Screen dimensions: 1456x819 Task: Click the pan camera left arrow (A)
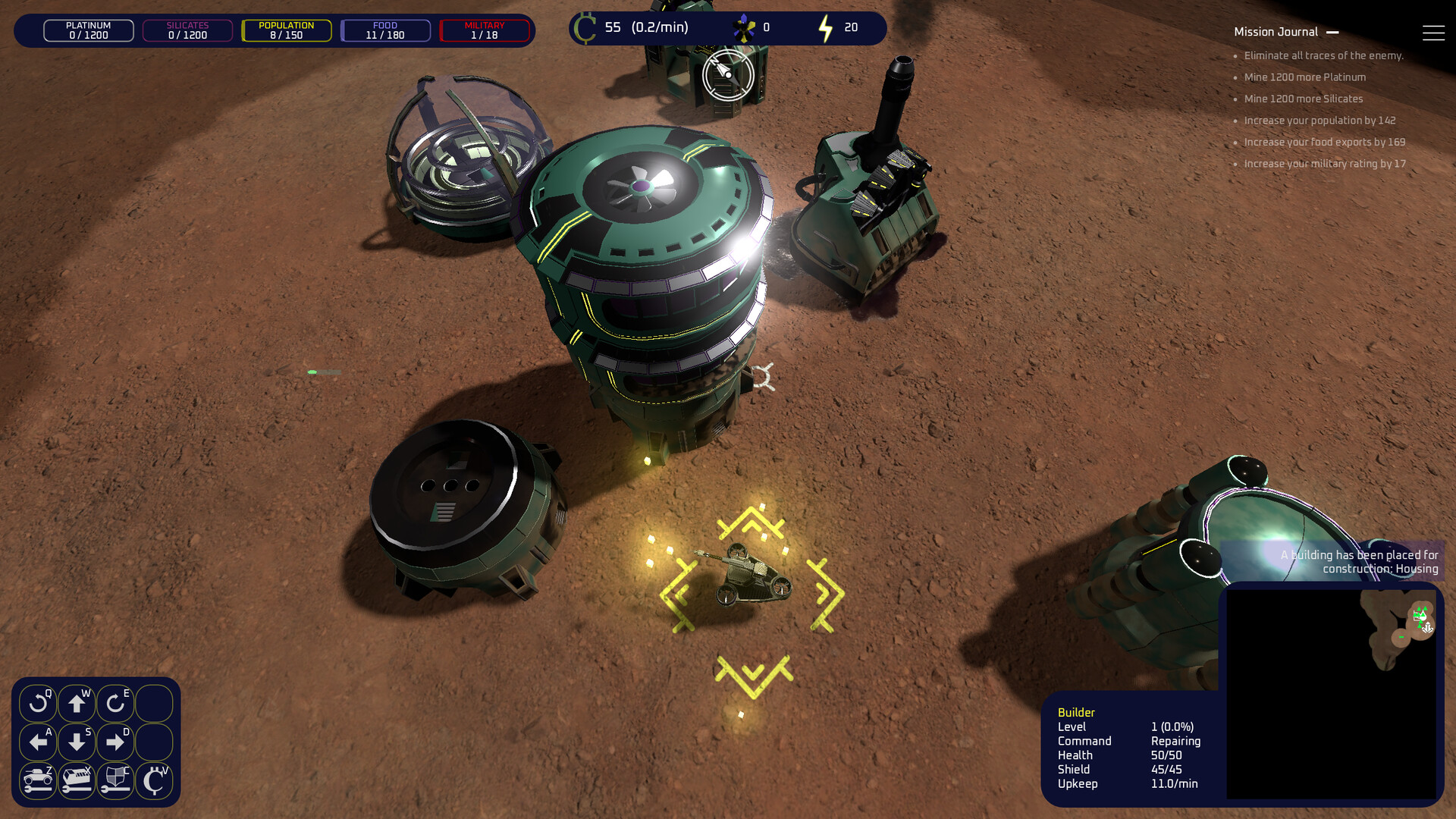coord(38,742)
